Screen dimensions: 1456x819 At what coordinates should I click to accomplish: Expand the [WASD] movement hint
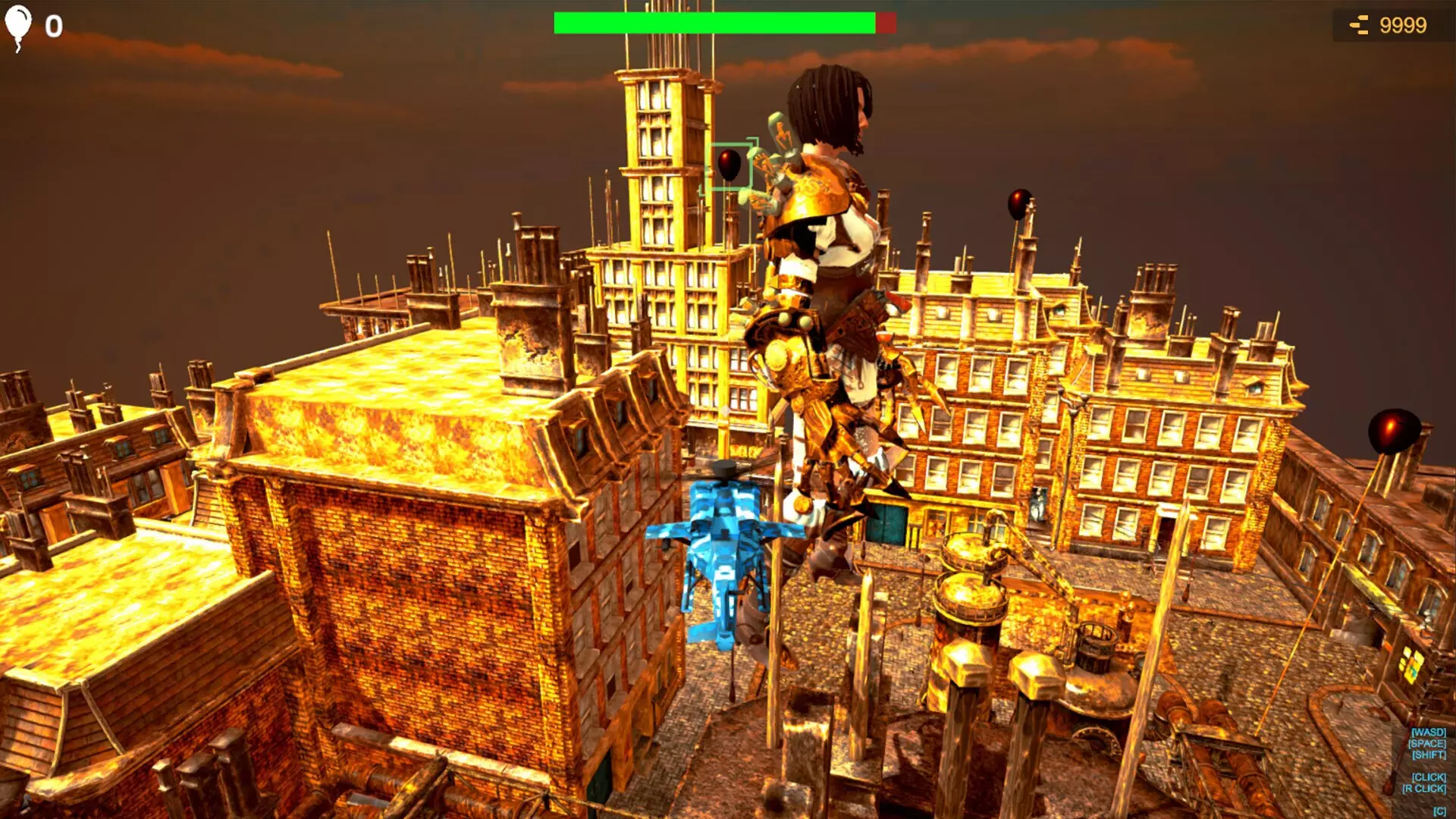pyautogui.click(x=1429, y=732)
